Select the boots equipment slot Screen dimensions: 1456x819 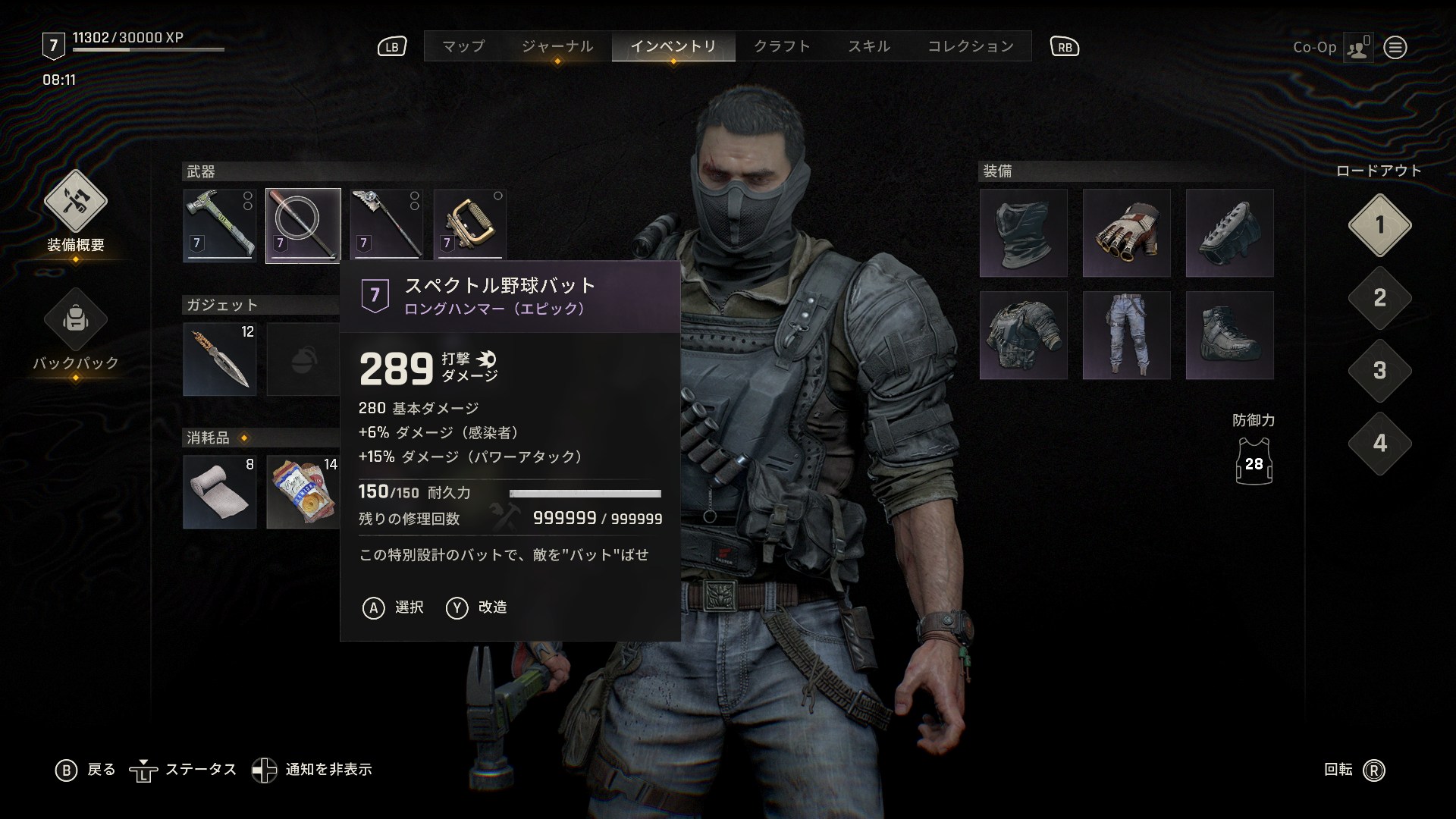1229,335
